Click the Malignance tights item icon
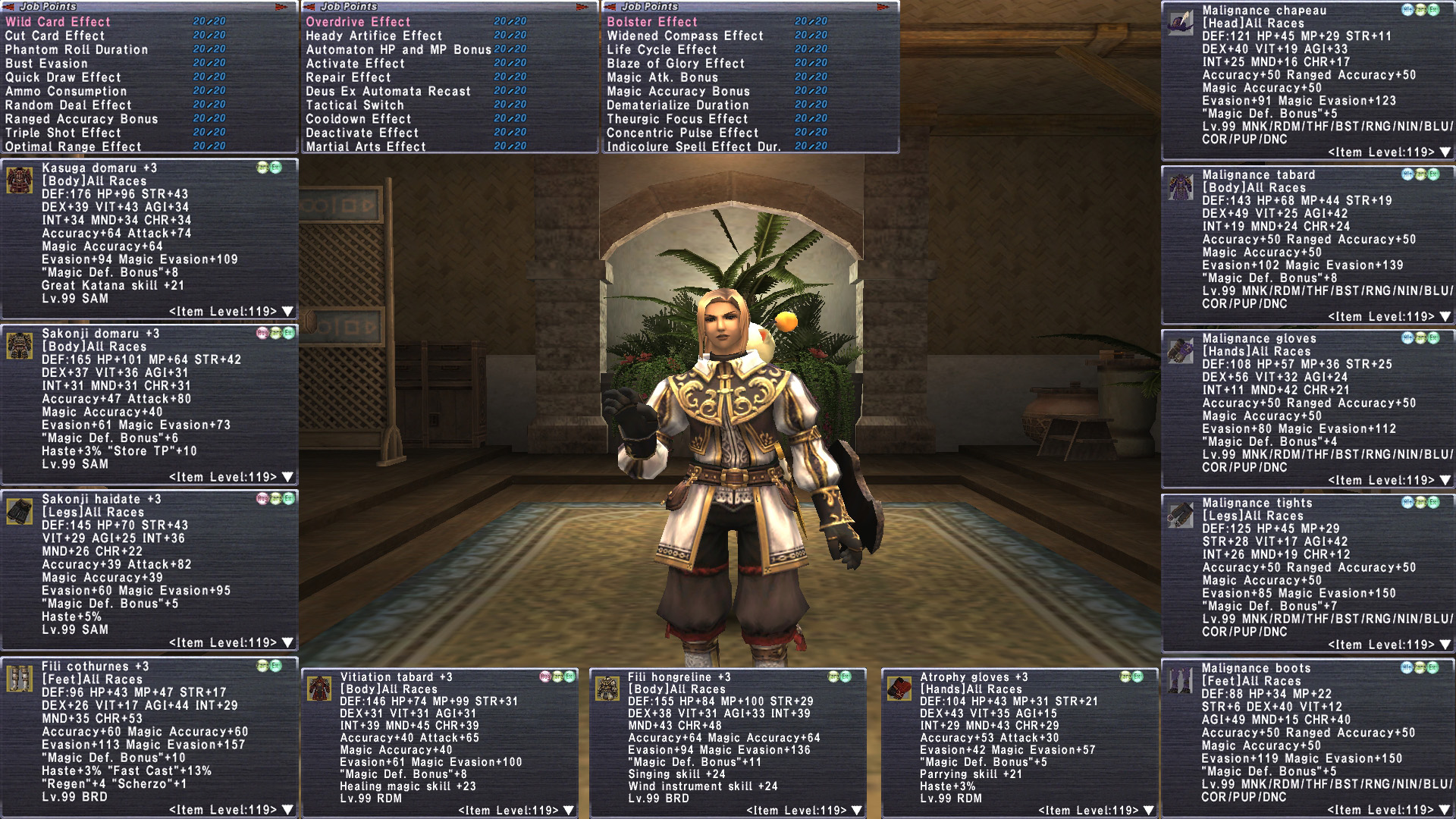Screen dimensions: 1456x819 point(1181,515)
